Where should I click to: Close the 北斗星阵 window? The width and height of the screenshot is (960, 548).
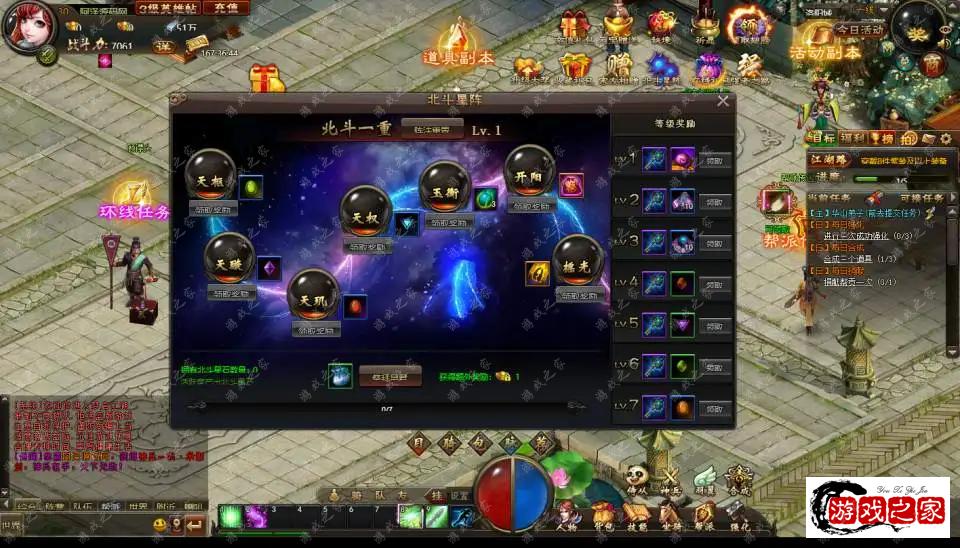pyautogui.click(x=723, y=100)
